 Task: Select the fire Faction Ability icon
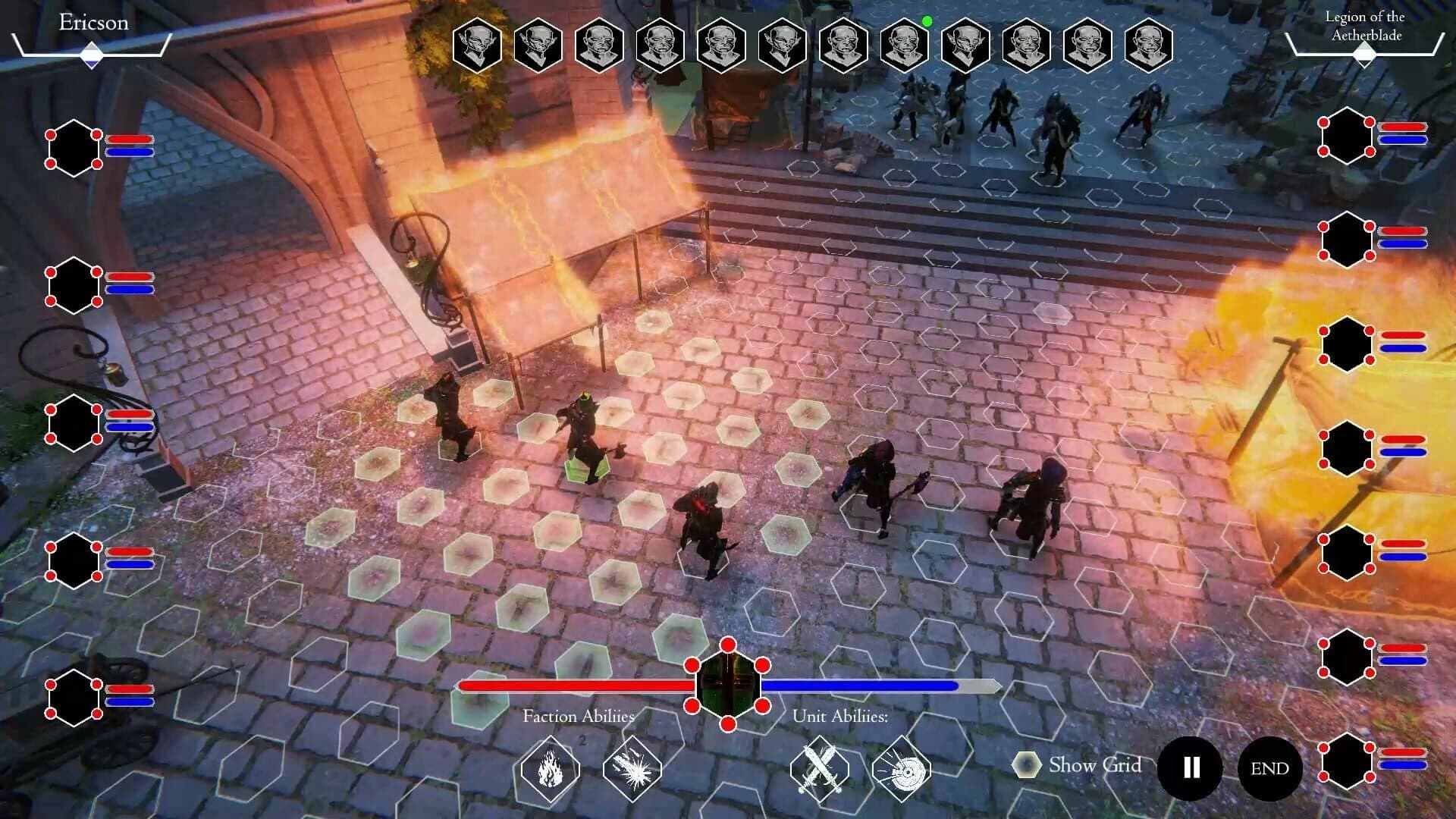point(551,769)
